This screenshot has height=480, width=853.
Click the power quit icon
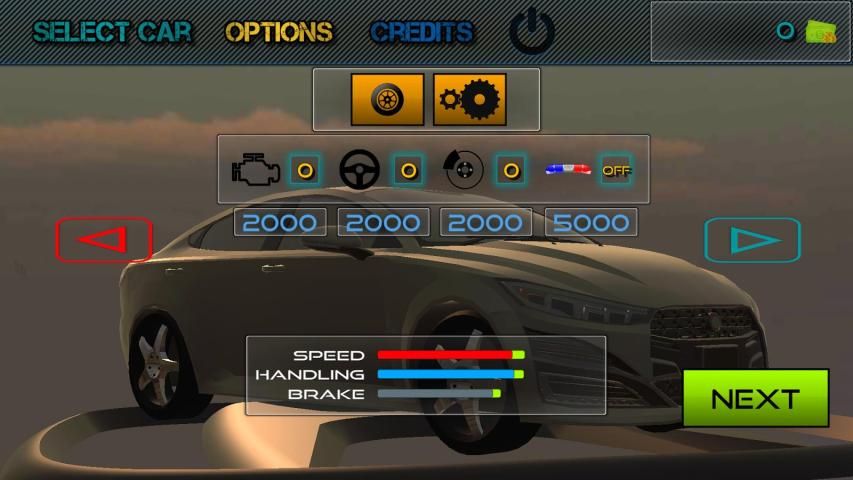tap(532, 33)
